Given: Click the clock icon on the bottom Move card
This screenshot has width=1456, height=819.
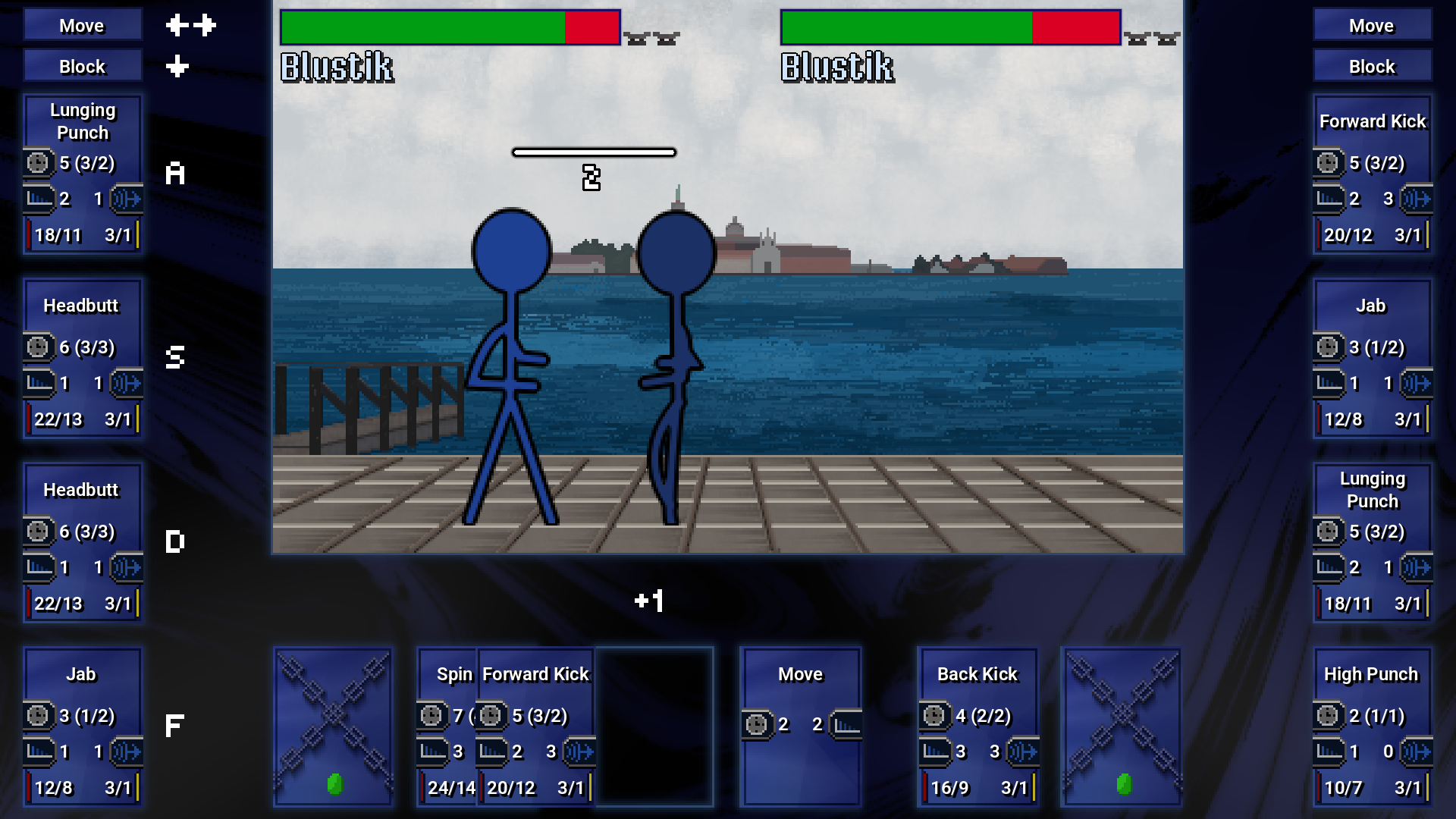Looking at the screenshot, I should [758, 724].
